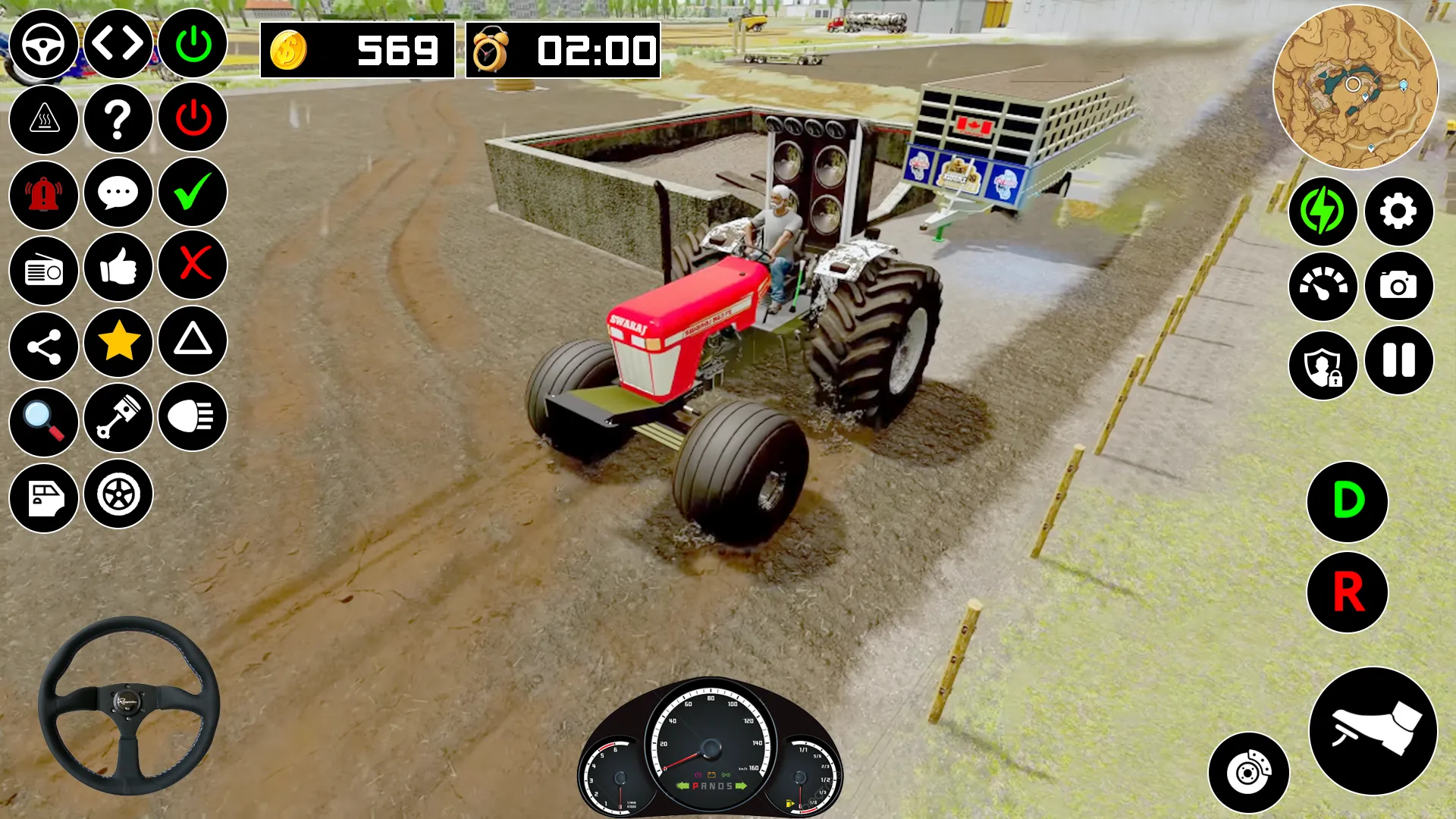This screenshot has height=819, width=1456.
Task: Tap the horn bell alert icon
Action: 43,194
